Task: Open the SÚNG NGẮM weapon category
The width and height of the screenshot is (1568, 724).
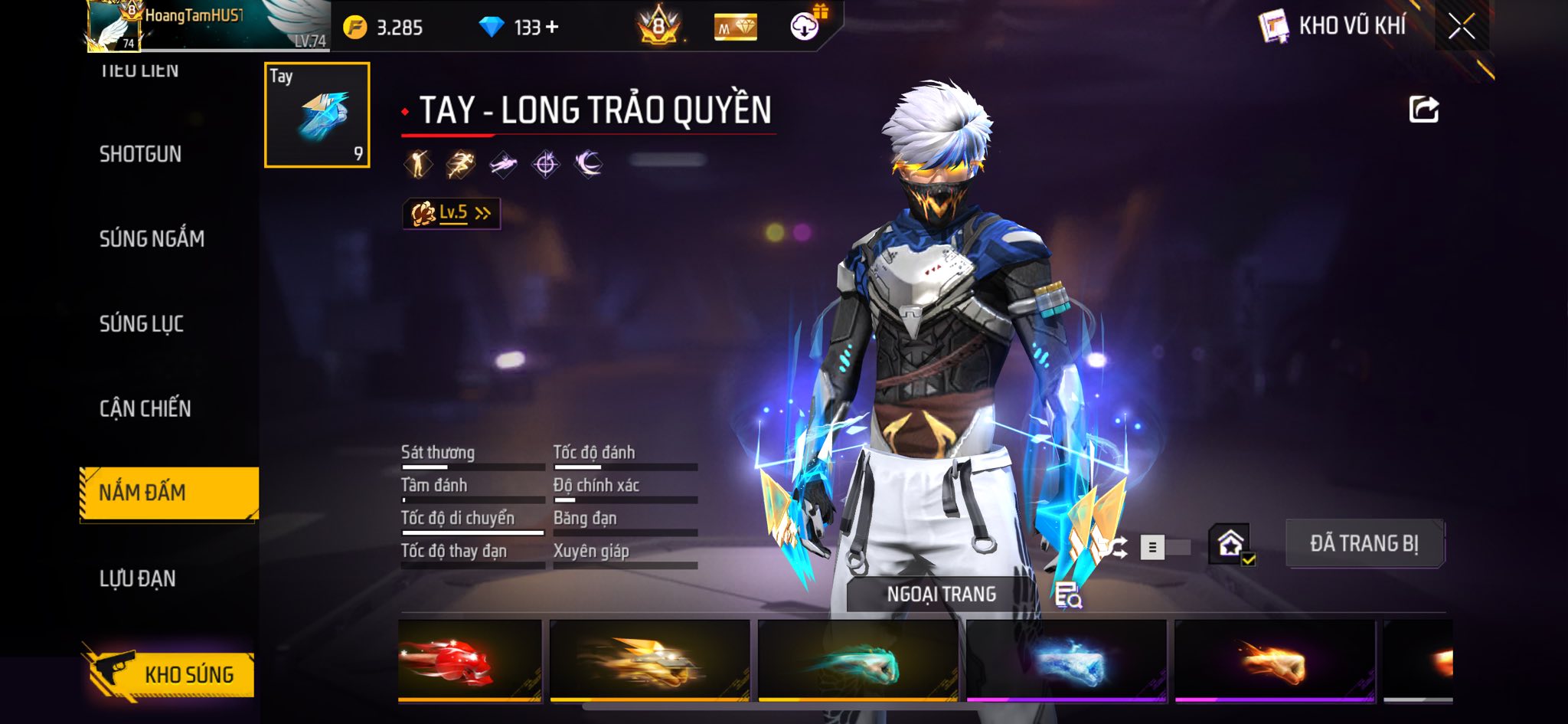Action: [152, 239]
